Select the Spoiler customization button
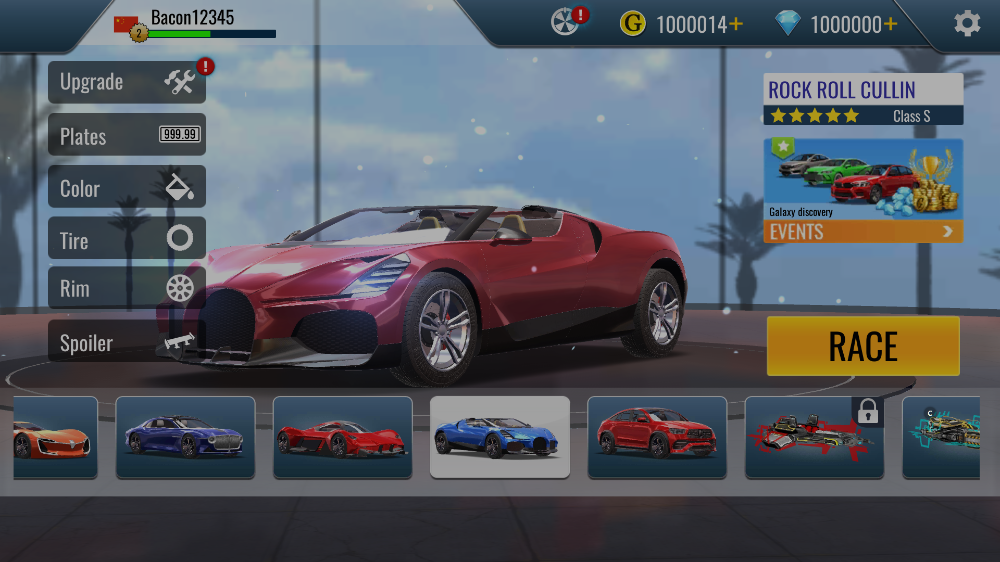Screen dimensions: 1000x562 coord(127,342)
